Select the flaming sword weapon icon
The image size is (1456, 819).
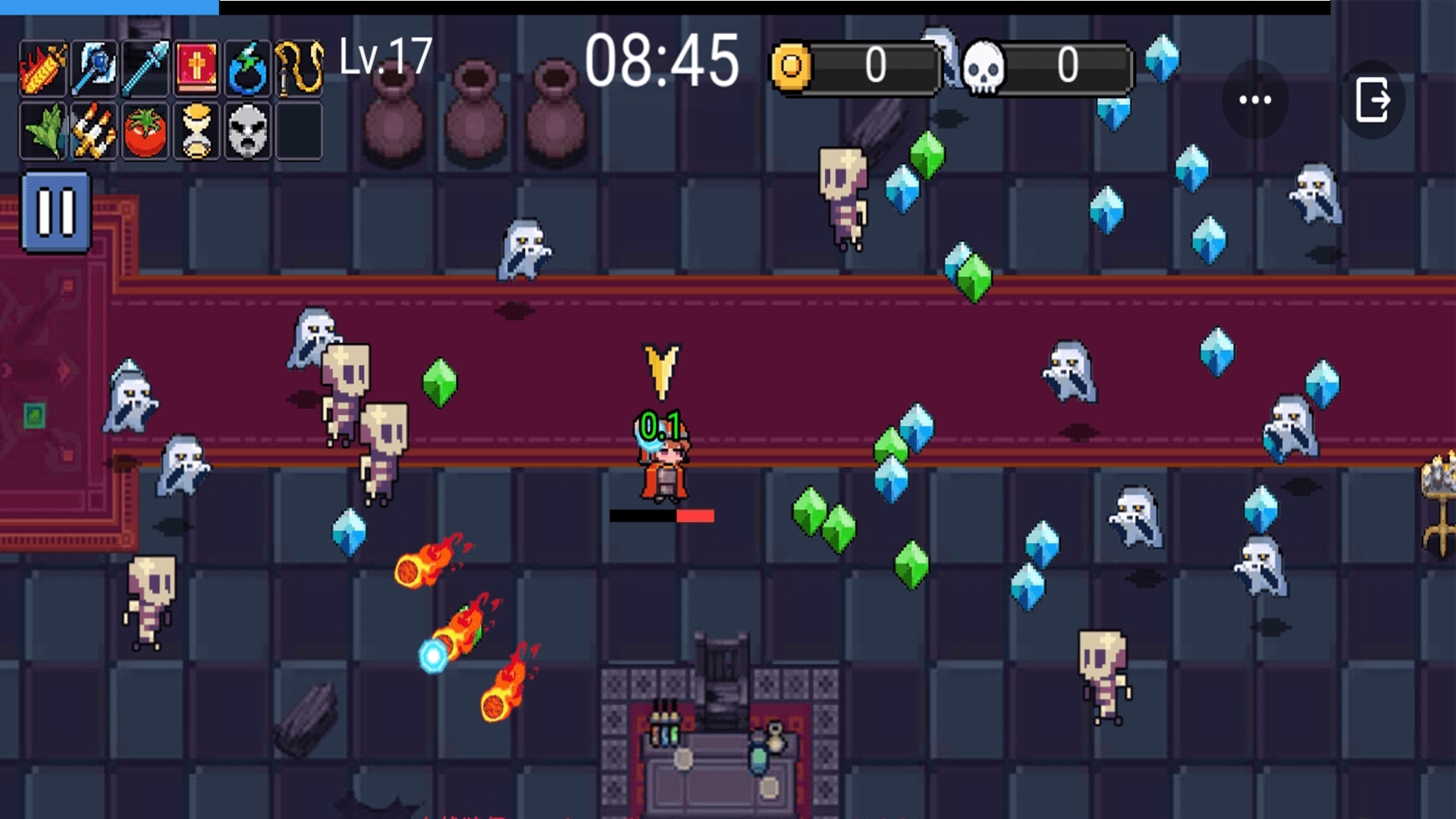(x=43, y=69)
